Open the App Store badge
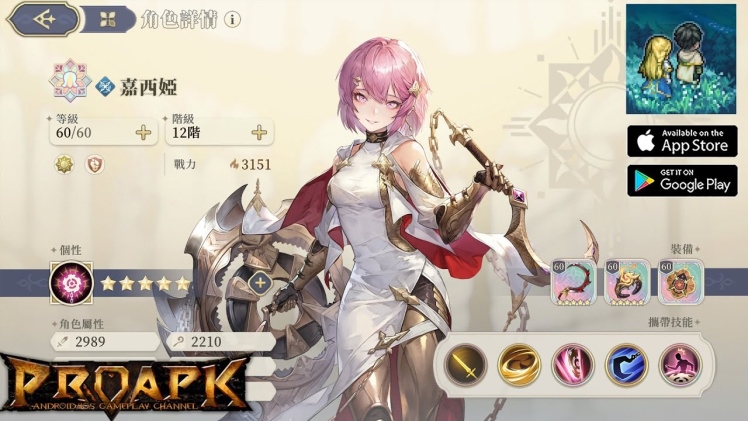 click(682, 141)
